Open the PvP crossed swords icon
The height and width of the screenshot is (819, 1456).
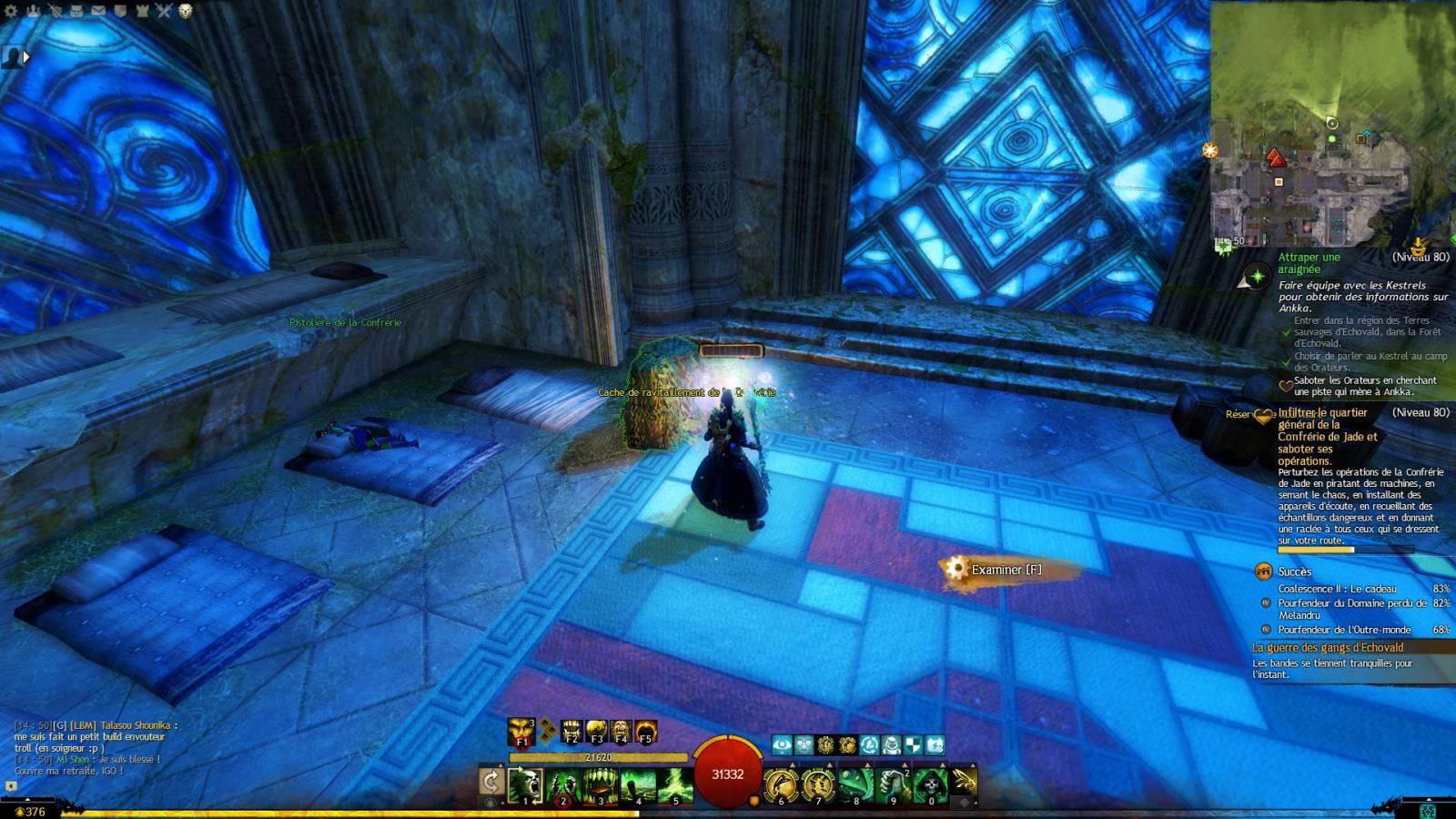164,11
